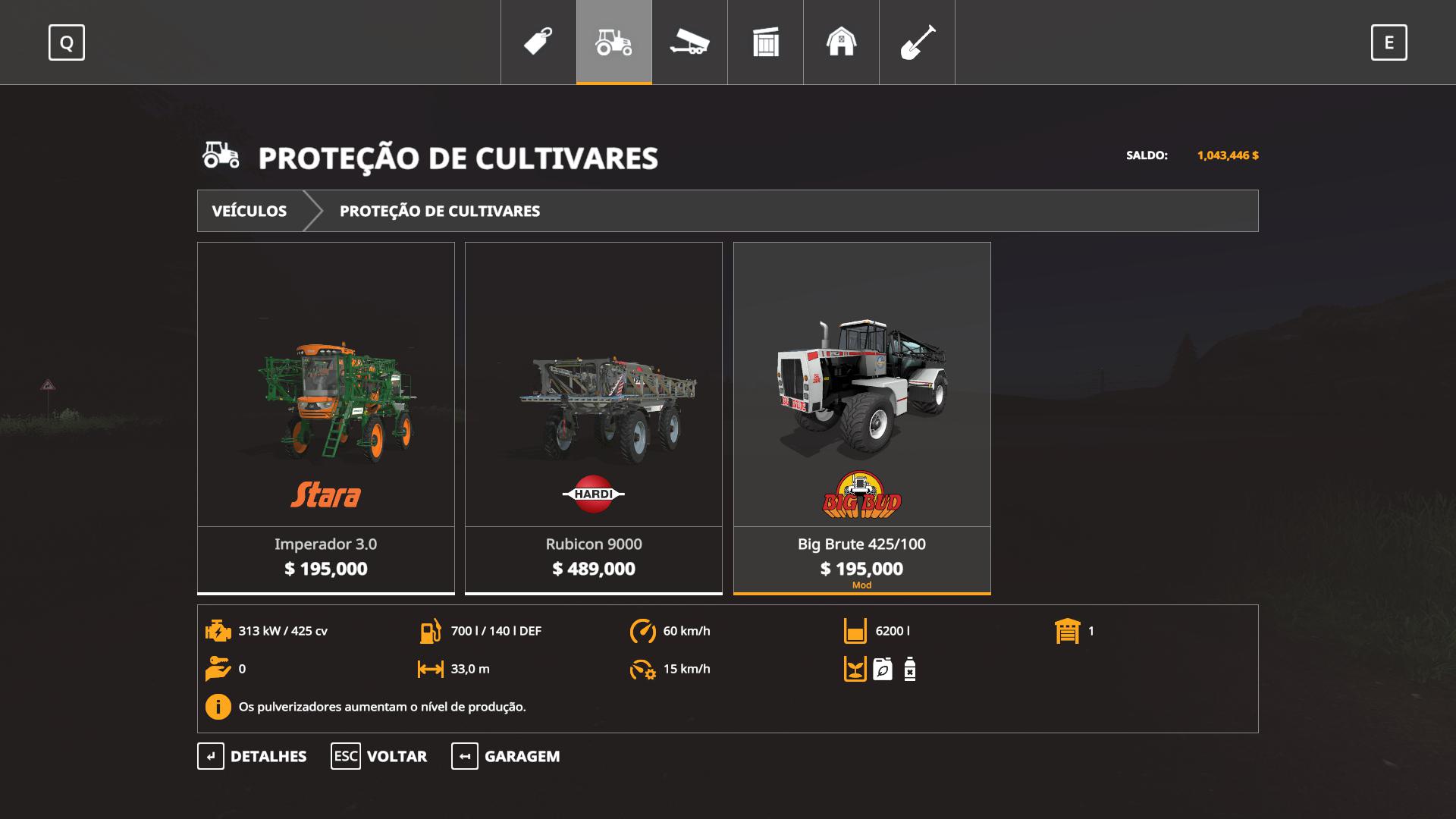Open the barn placeables tab

(x=841, y=42)
